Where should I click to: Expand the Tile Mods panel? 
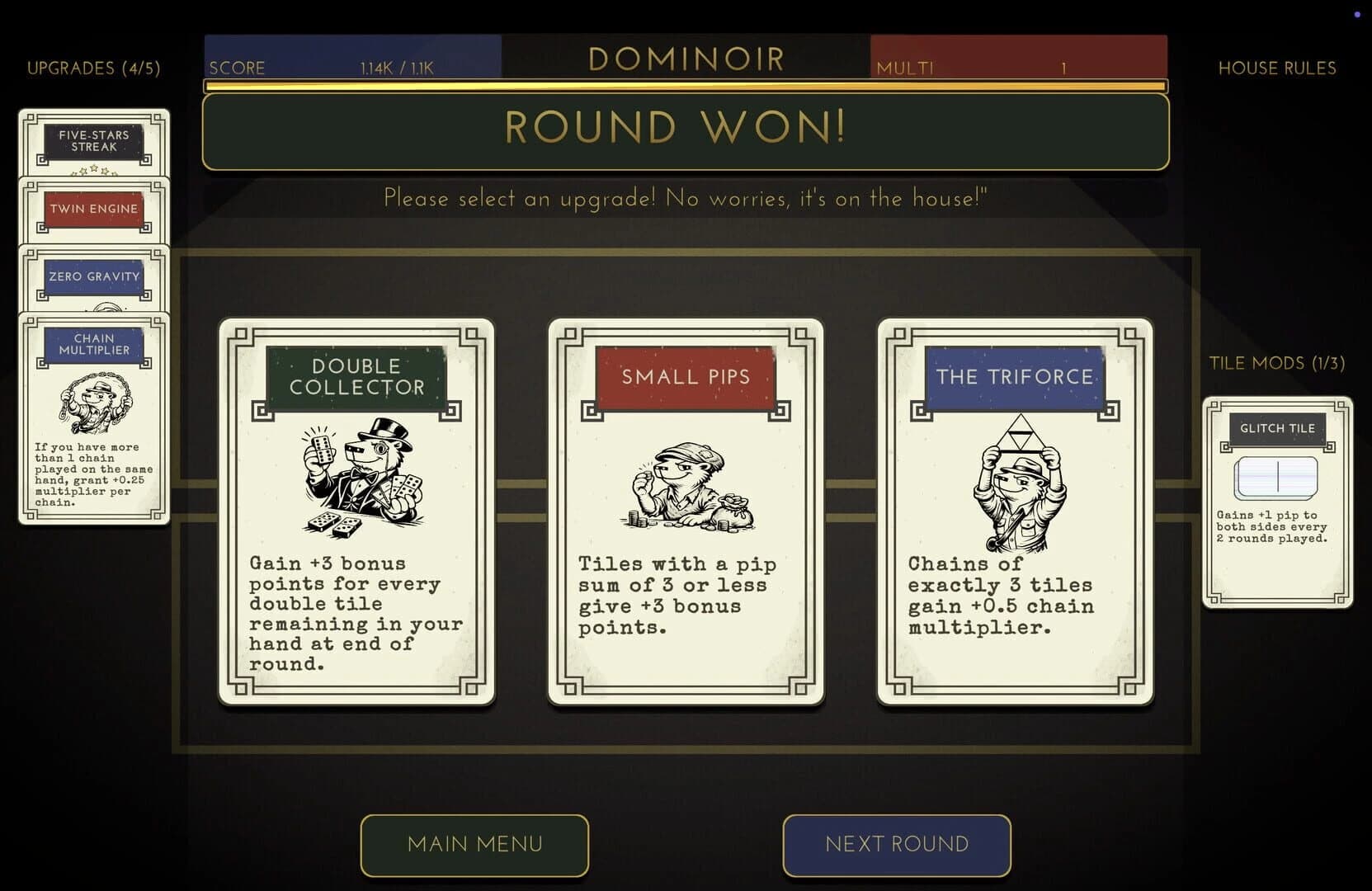[1277, 362]
